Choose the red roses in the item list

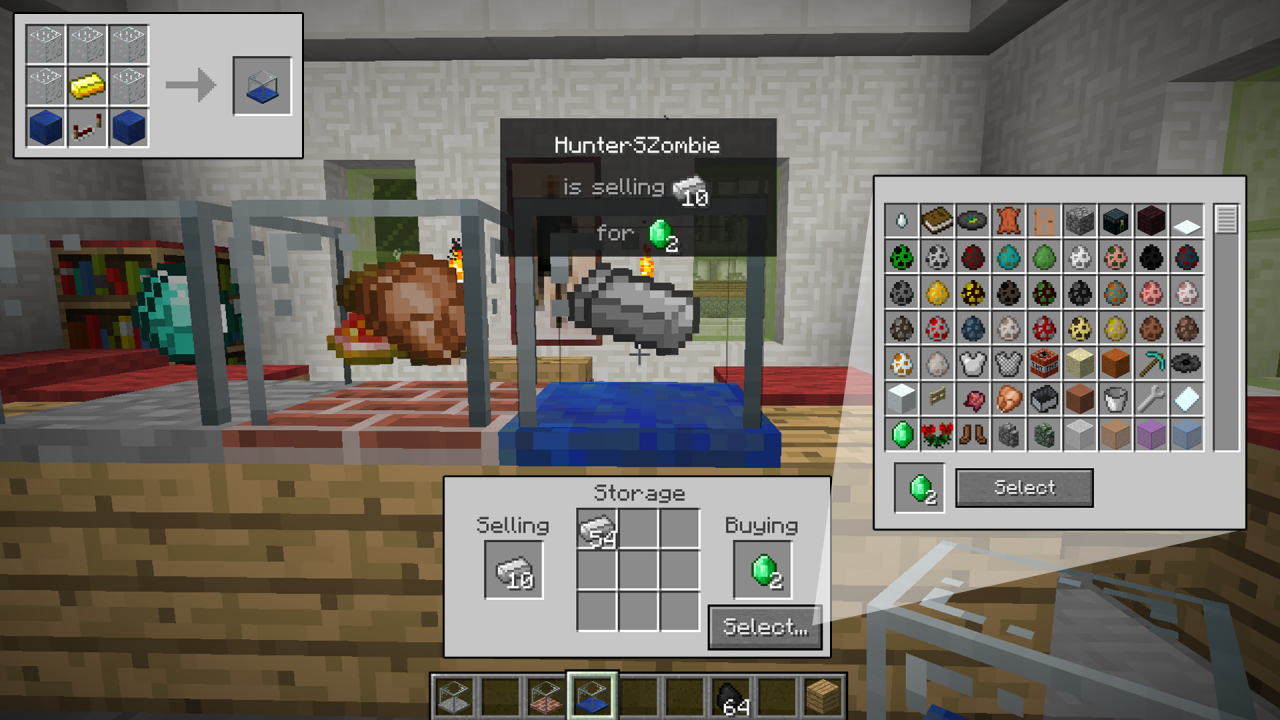pos(937,435)
